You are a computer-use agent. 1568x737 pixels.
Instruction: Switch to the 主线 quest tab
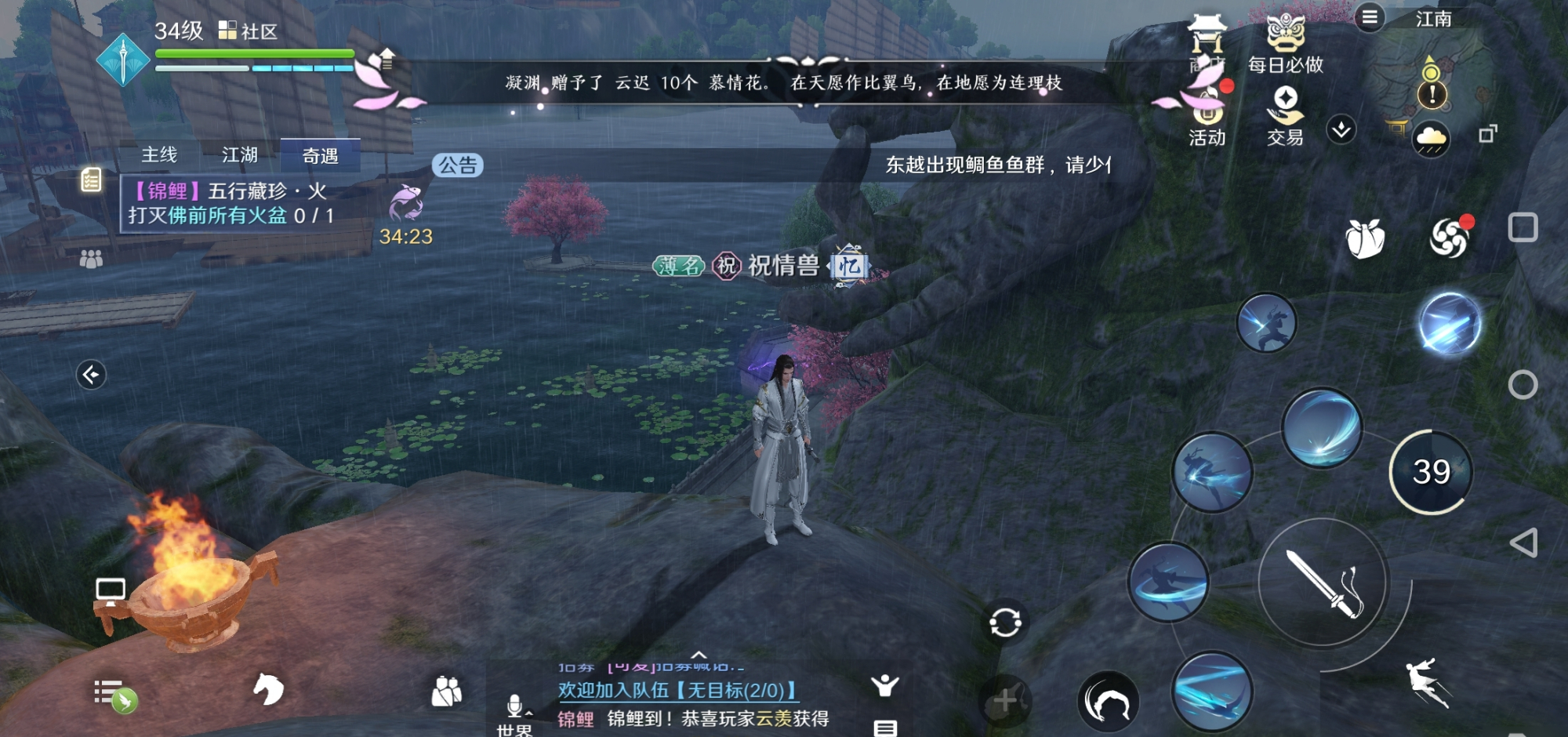pyautogui.click(x=158, y=155)
